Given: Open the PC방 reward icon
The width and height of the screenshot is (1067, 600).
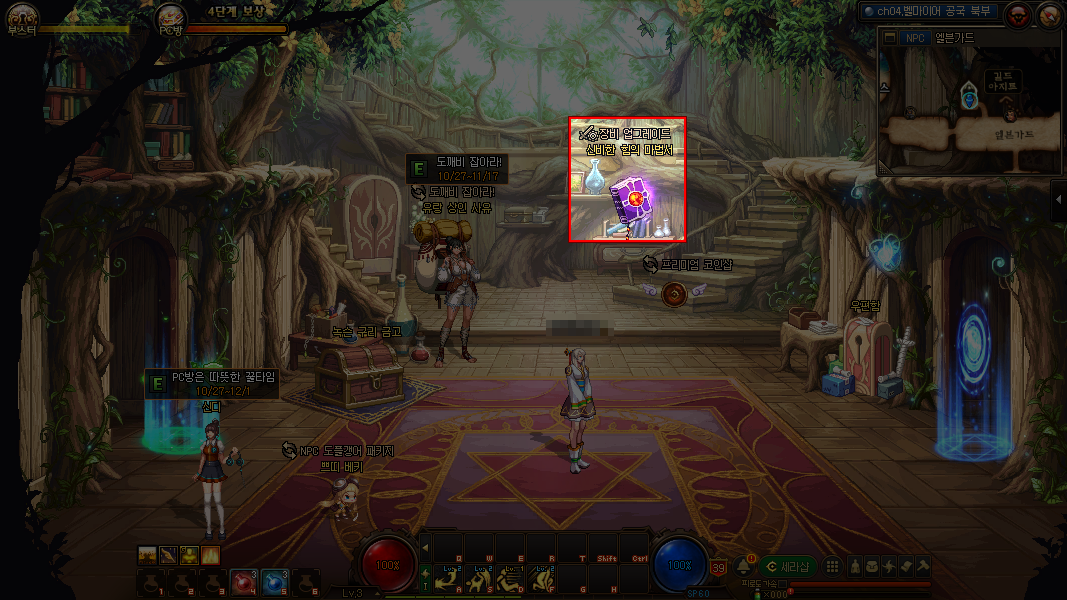Looking at the screenshot, I should point(171,15).
